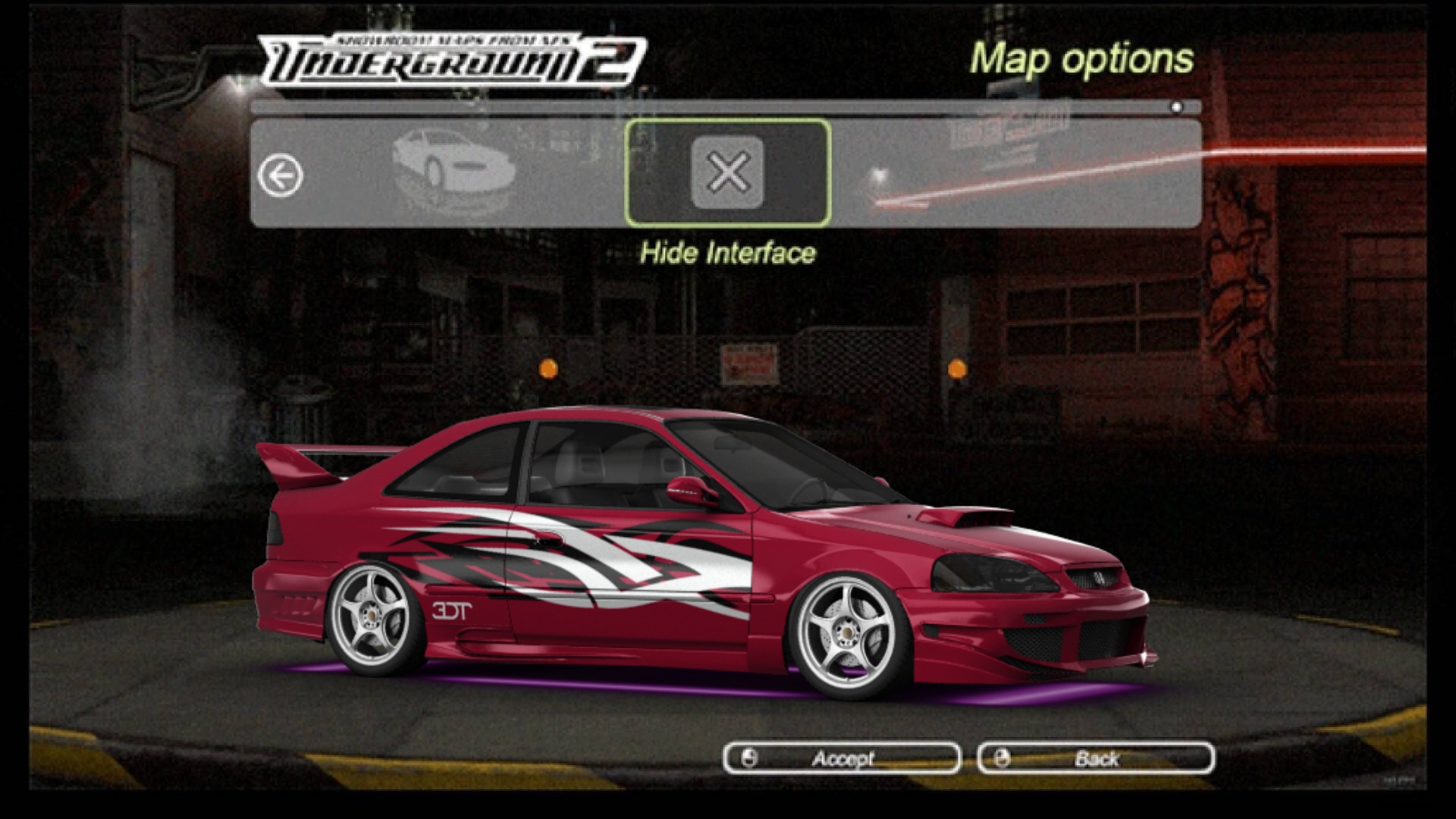Click the circular back arrow in the options carousel
1456x819 pixels.
[281, 174]
